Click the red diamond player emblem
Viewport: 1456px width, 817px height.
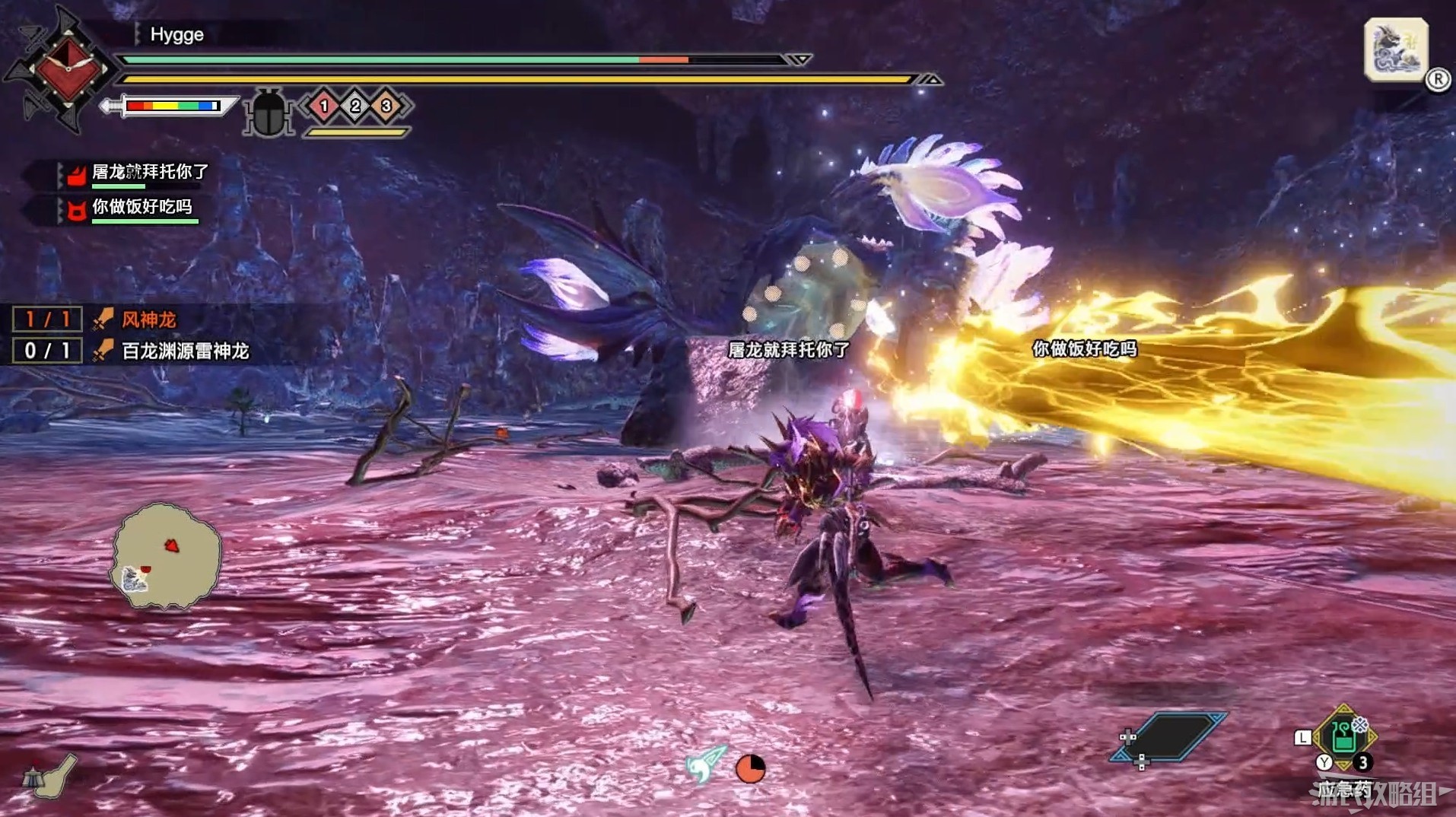tap(68, 69)
